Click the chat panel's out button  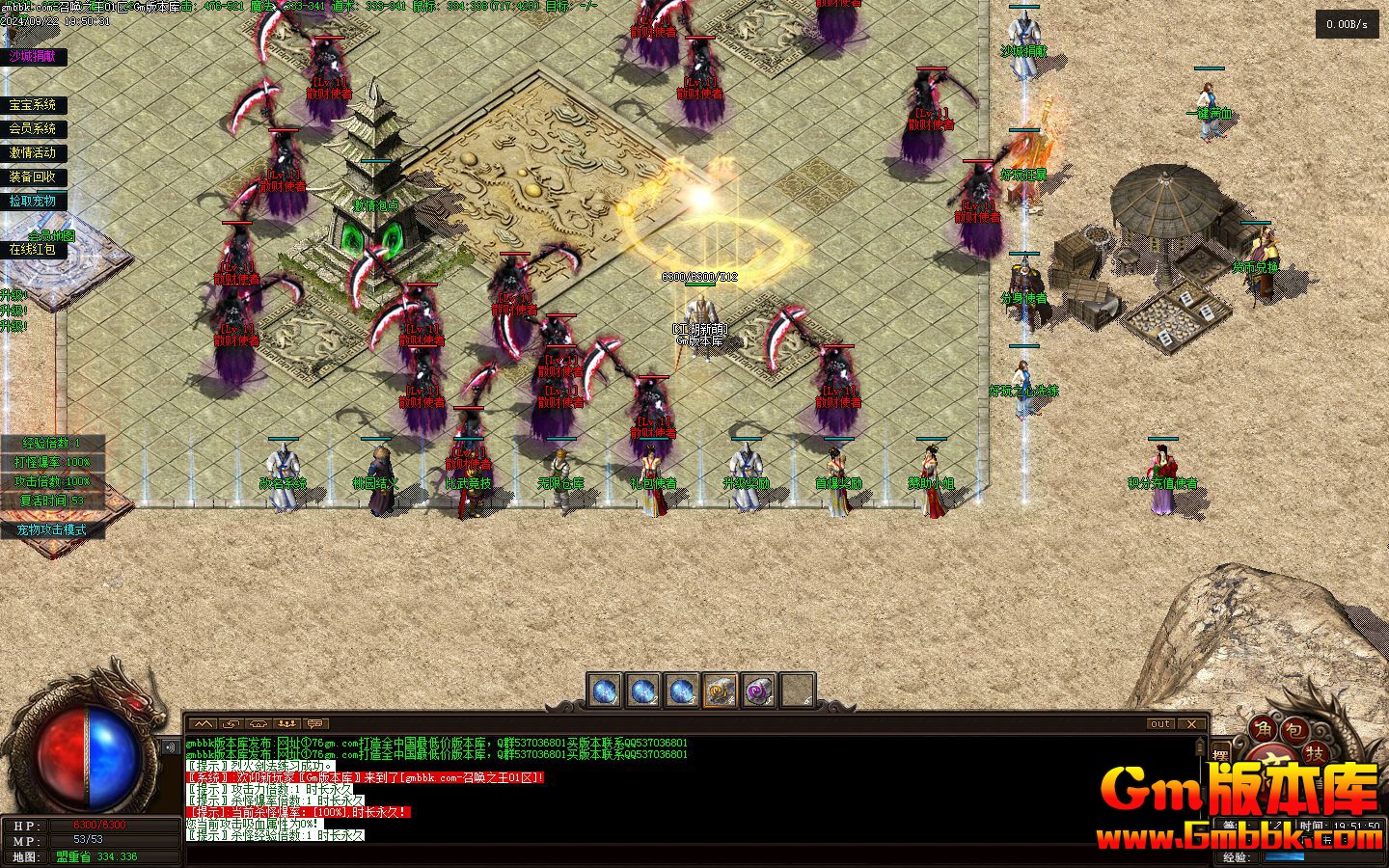point(1160,723)
